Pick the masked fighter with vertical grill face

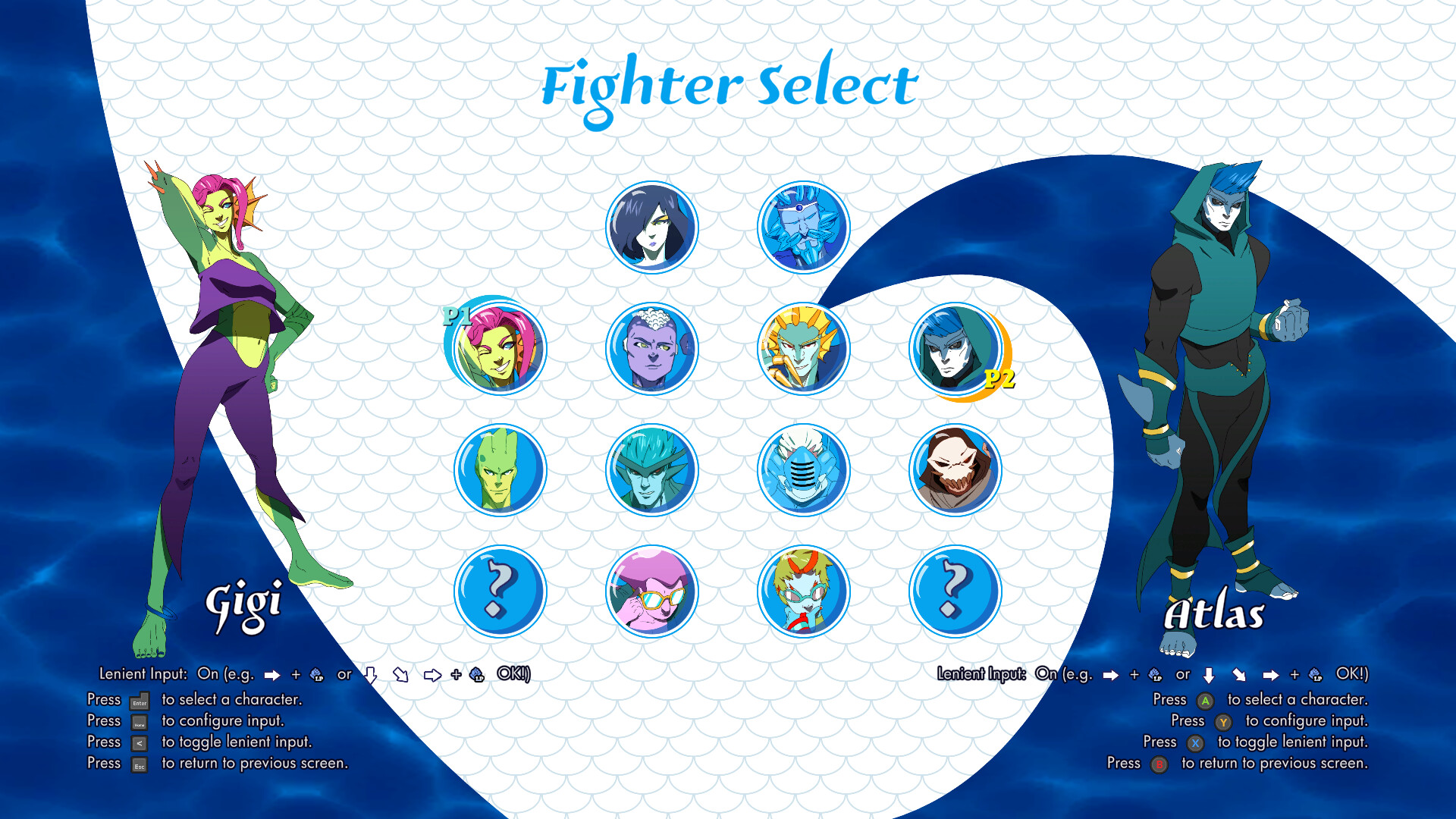[x=804, y=470]
